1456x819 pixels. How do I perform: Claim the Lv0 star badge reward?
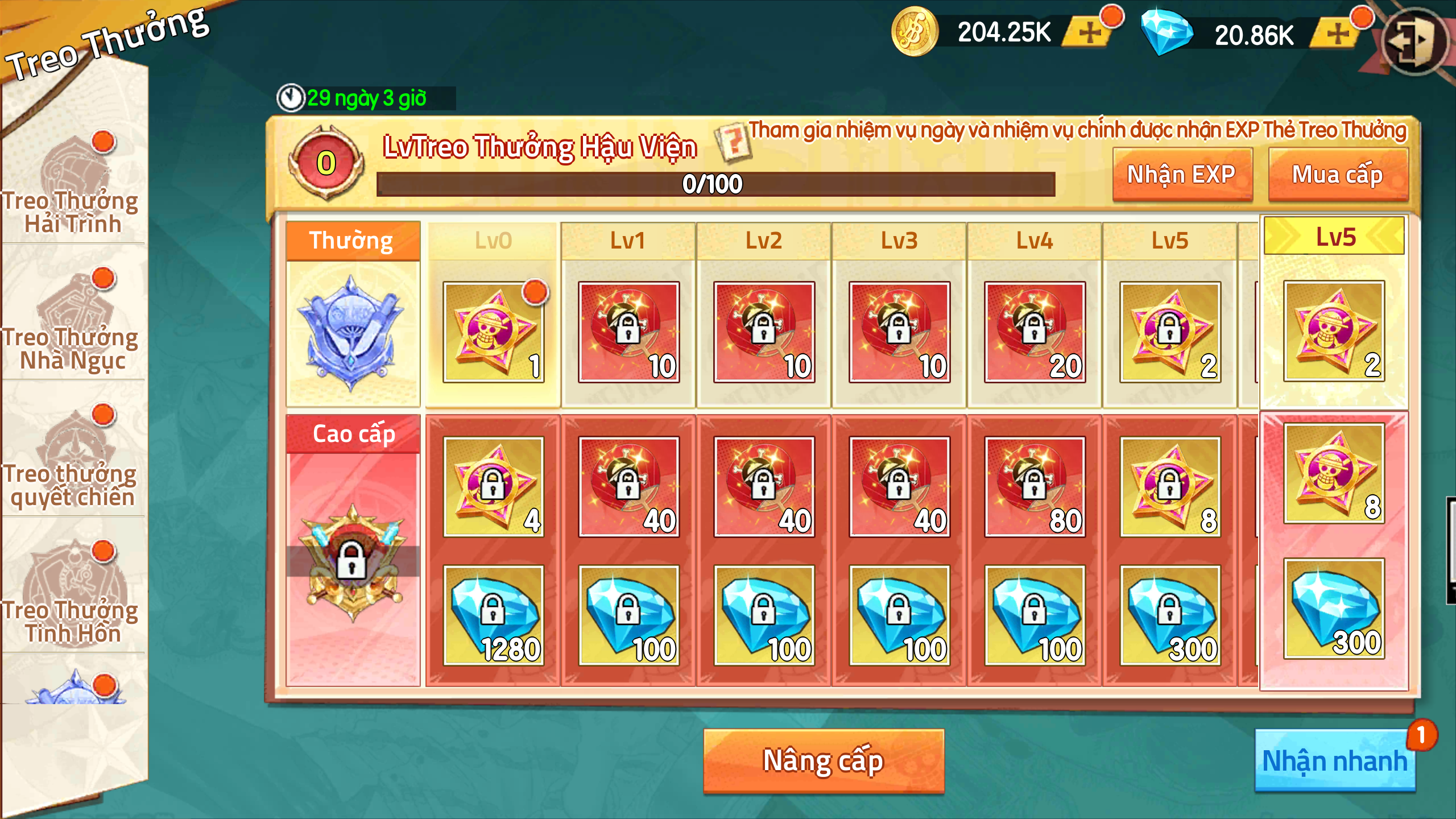pos(493,332)
